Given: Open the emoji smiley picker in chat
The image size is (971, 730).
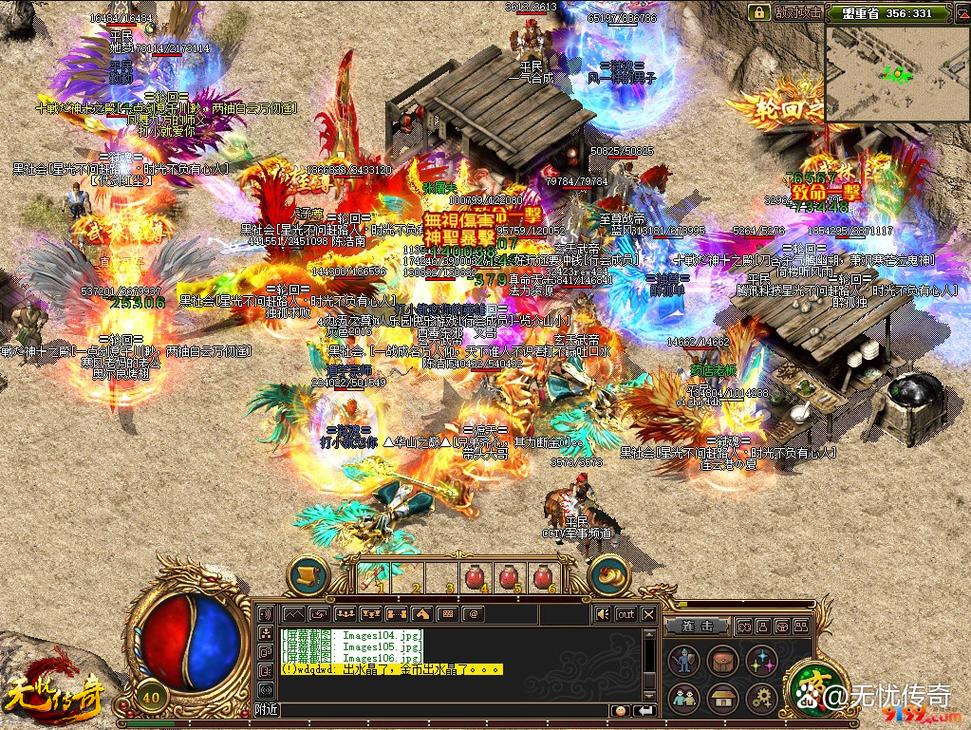Looking at the screenshot, I should [621, 709].
